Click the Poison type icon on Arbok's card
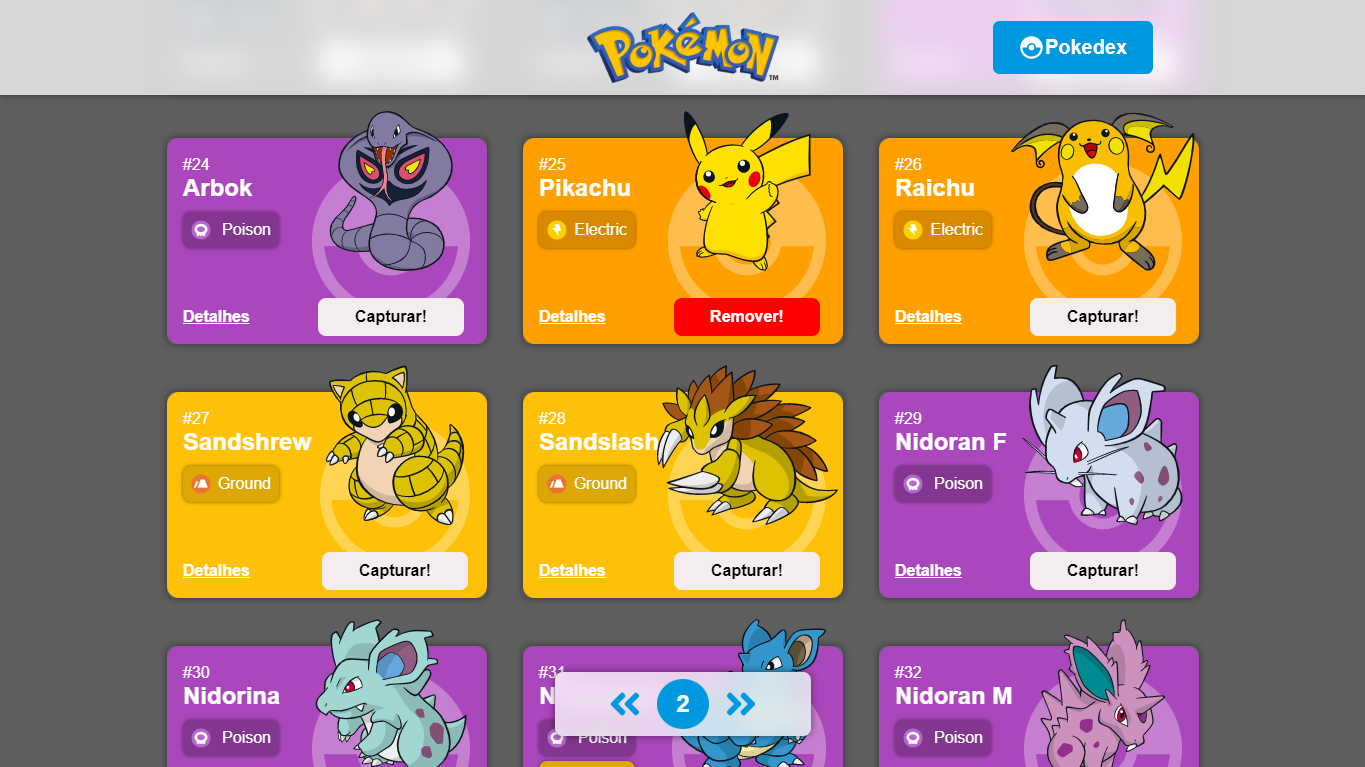The width and height of the screenshot is (1365, 767). tap(203, 230)
